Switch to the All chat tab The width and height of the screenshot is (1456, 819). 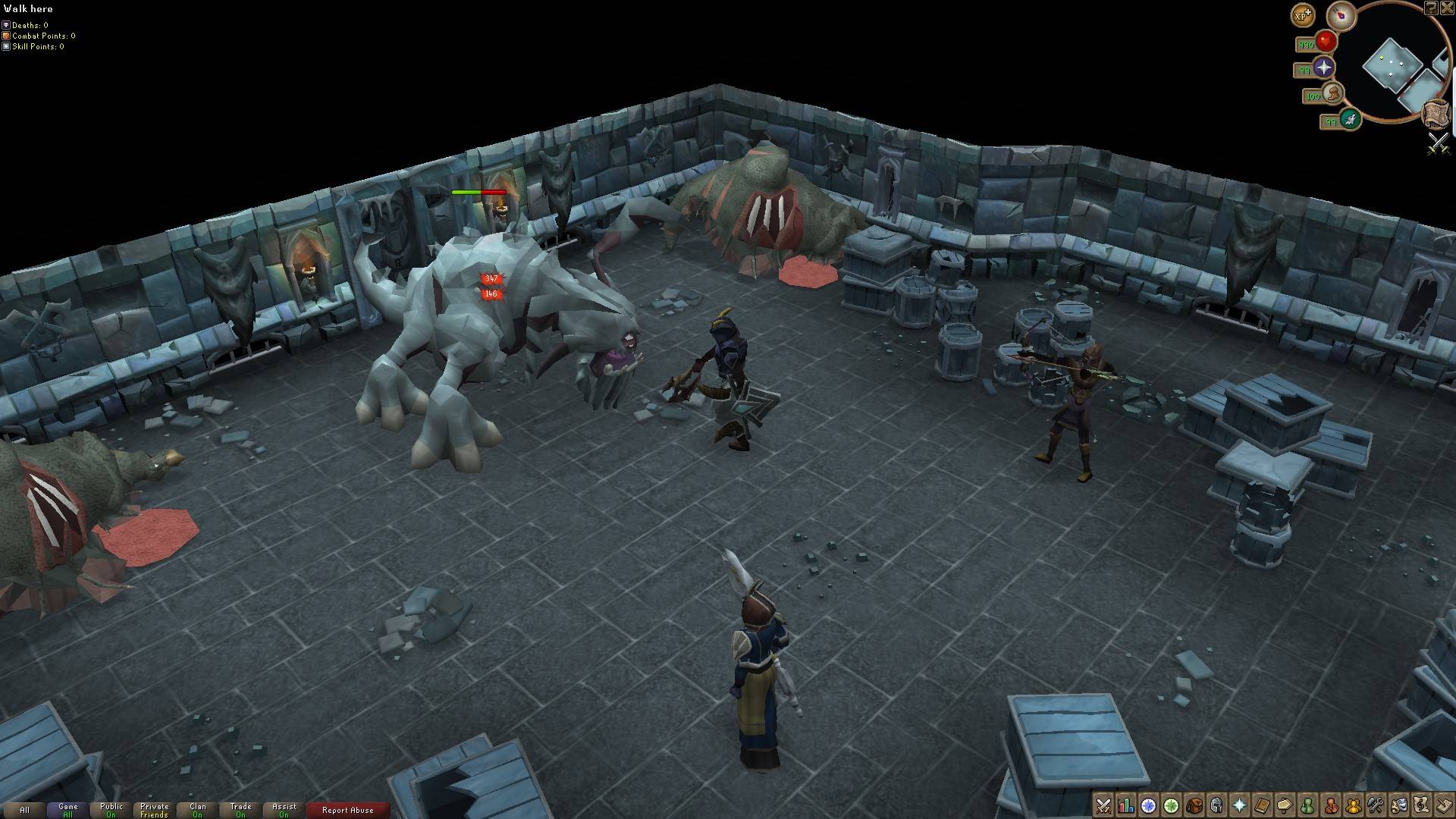tap(24, 810)
